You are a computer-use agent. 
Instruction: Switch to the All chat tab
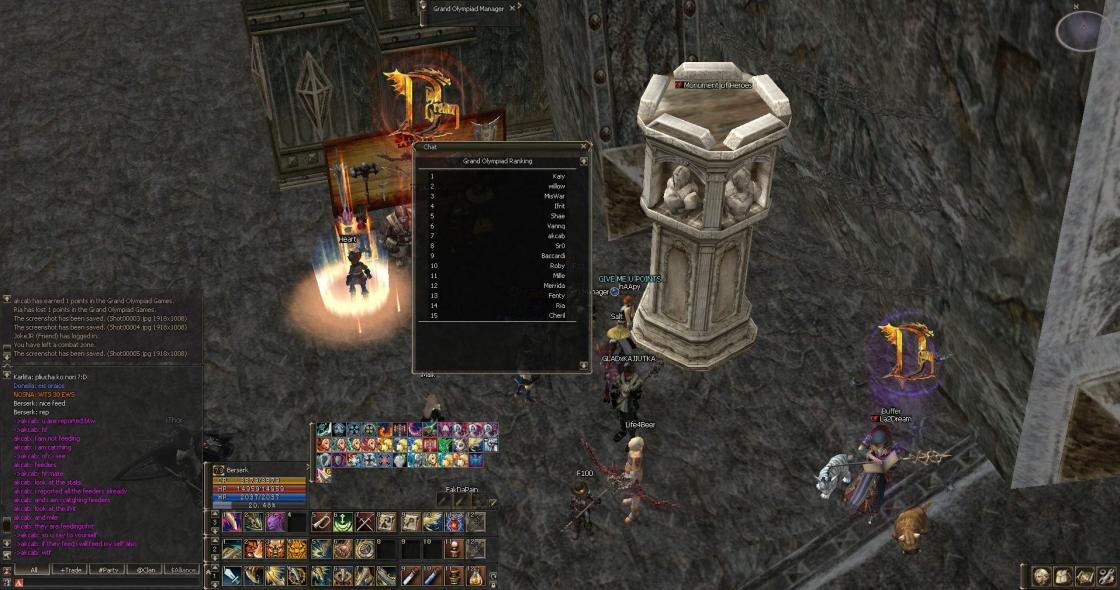pyautogui.click(x=34, y=569)
